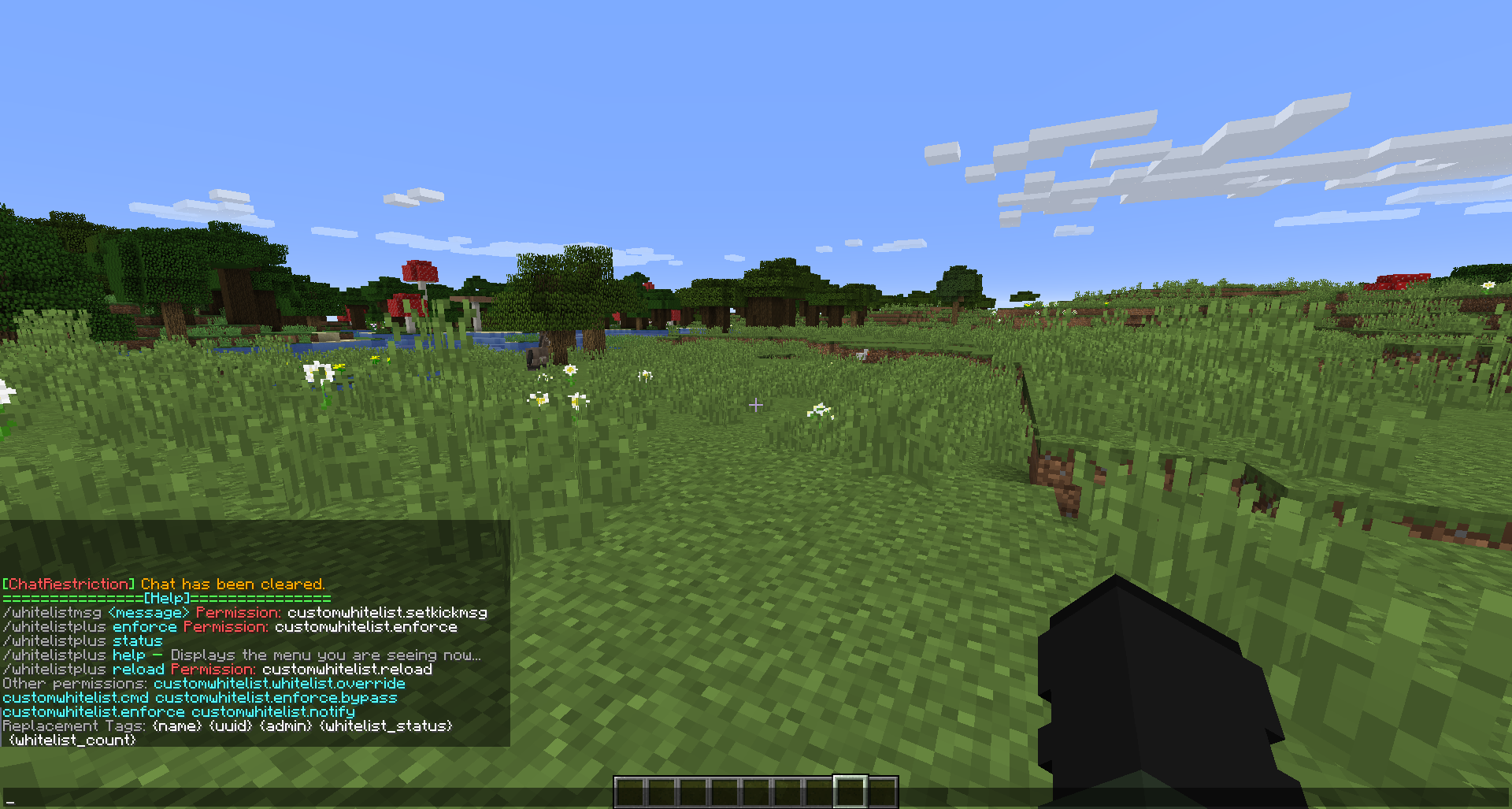Select the middle hotbar slot

coord(756,792)
